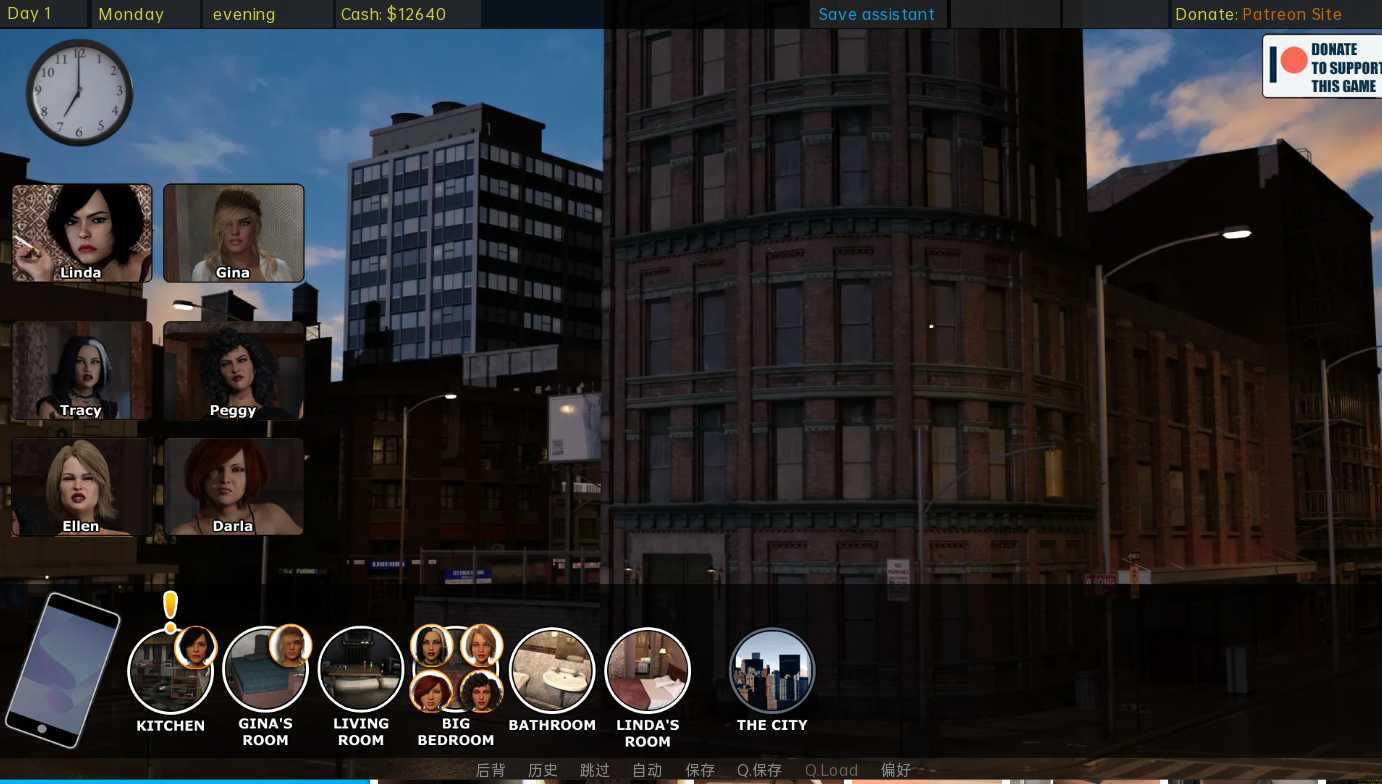Open 偏好 preferences menu
The width and height of the screenshot is (1382, 784).
click(x=896, y=770)
